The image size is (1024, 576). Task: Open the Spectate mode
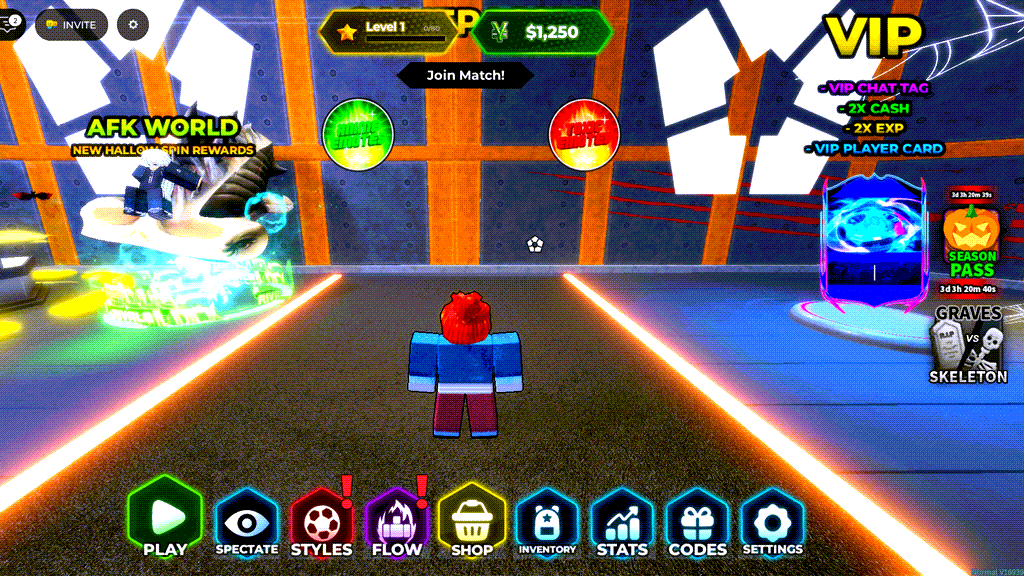point(247,522)
